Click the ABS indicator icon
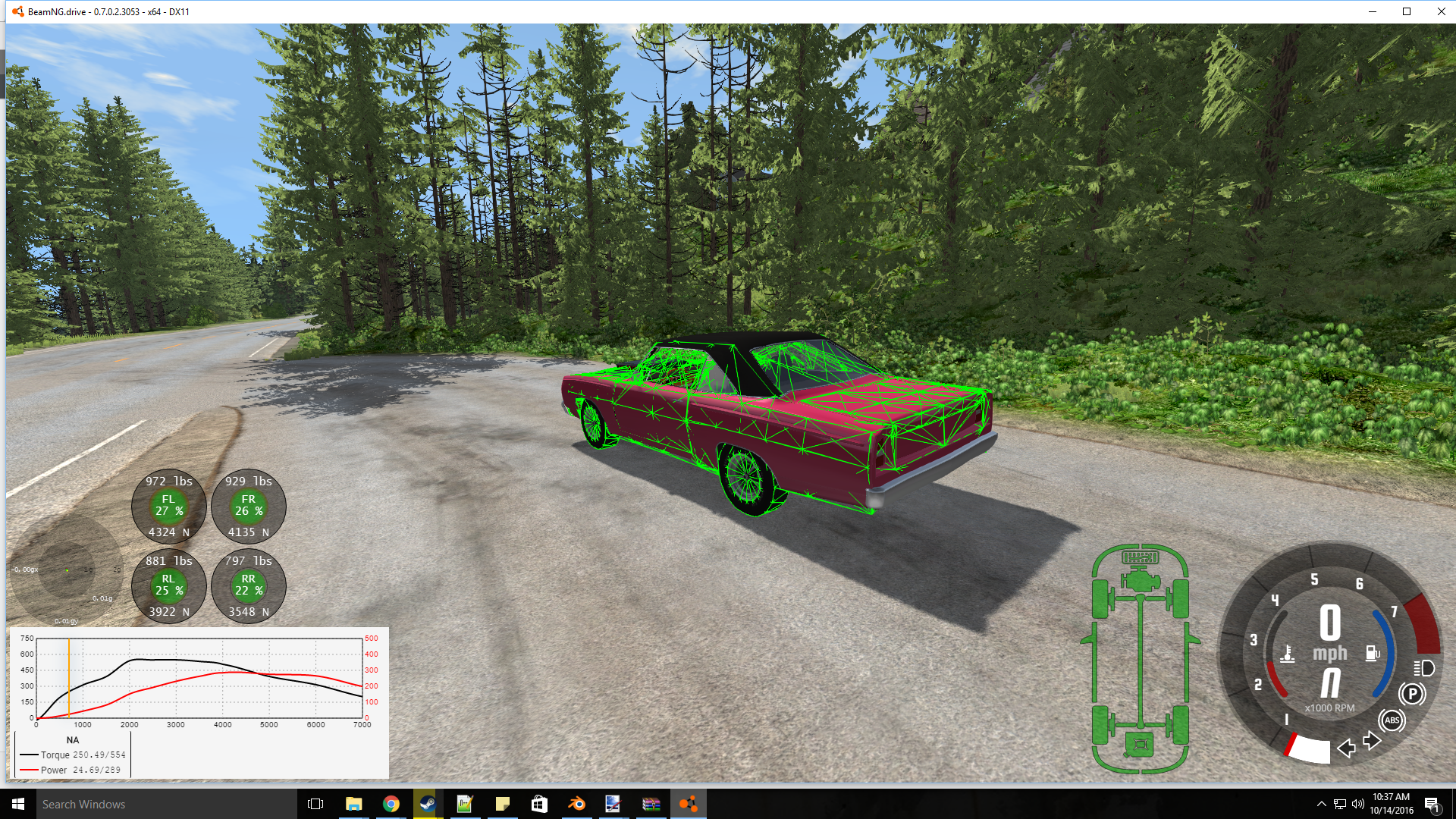The height and width of the screenshot is (819, 1456). click(1392, 720)
